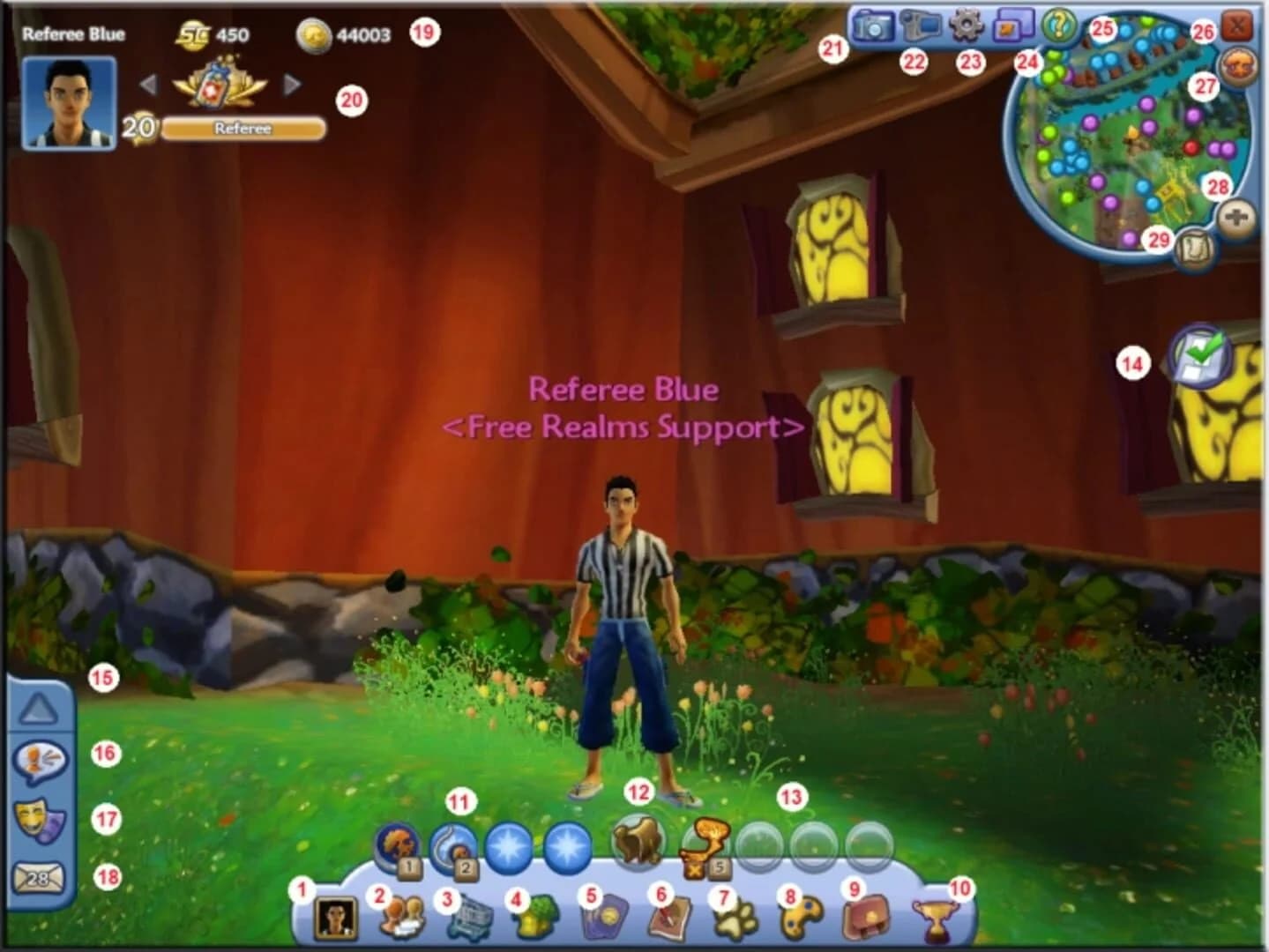Click the right arrow to cycle titles
The width and height of the screenshot is (1269, 952).
tap(291, 85)
